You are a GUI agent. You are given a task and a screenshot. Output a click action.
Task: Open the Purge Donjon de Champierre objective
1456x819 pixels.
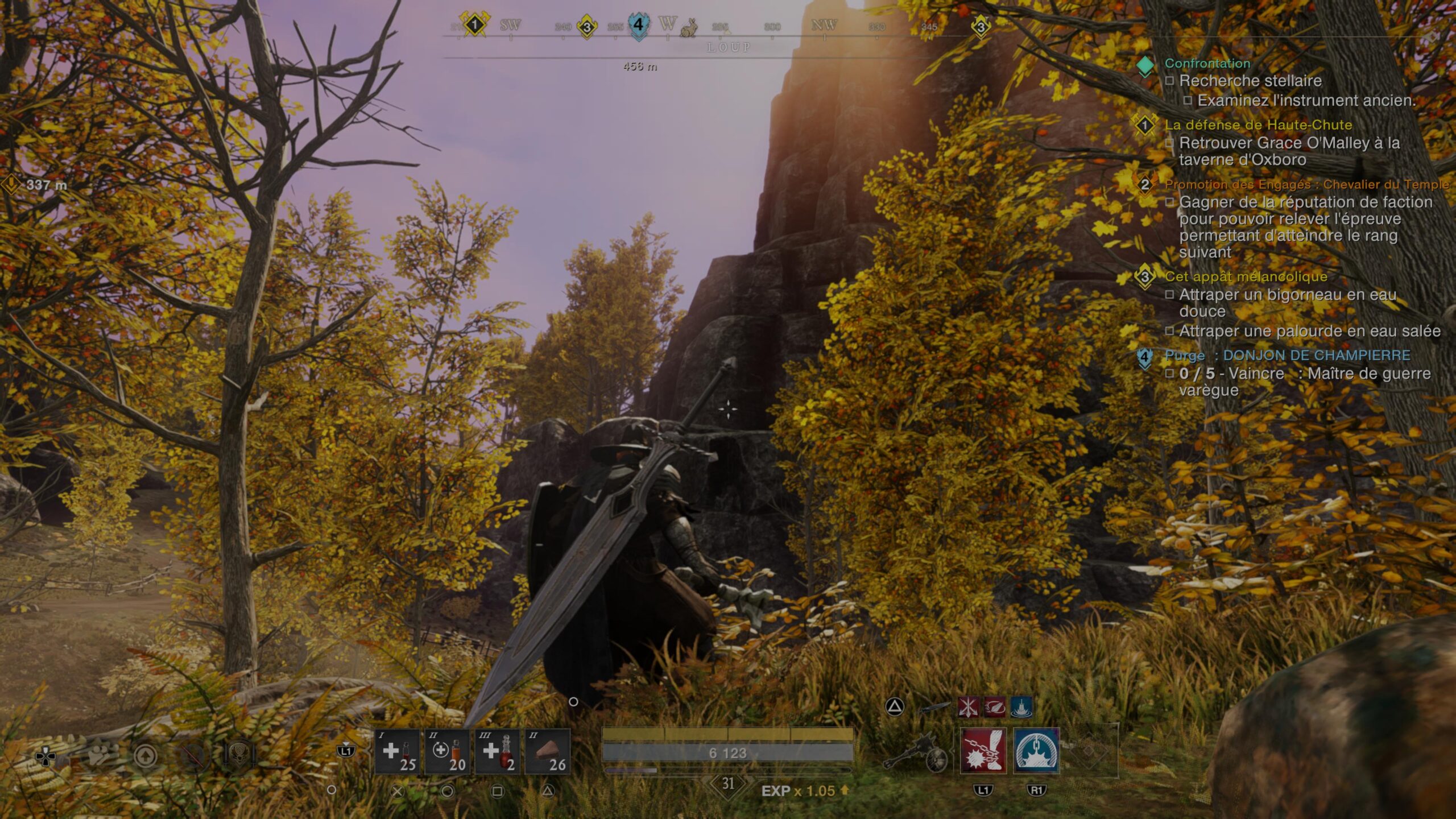[1287, 356]
